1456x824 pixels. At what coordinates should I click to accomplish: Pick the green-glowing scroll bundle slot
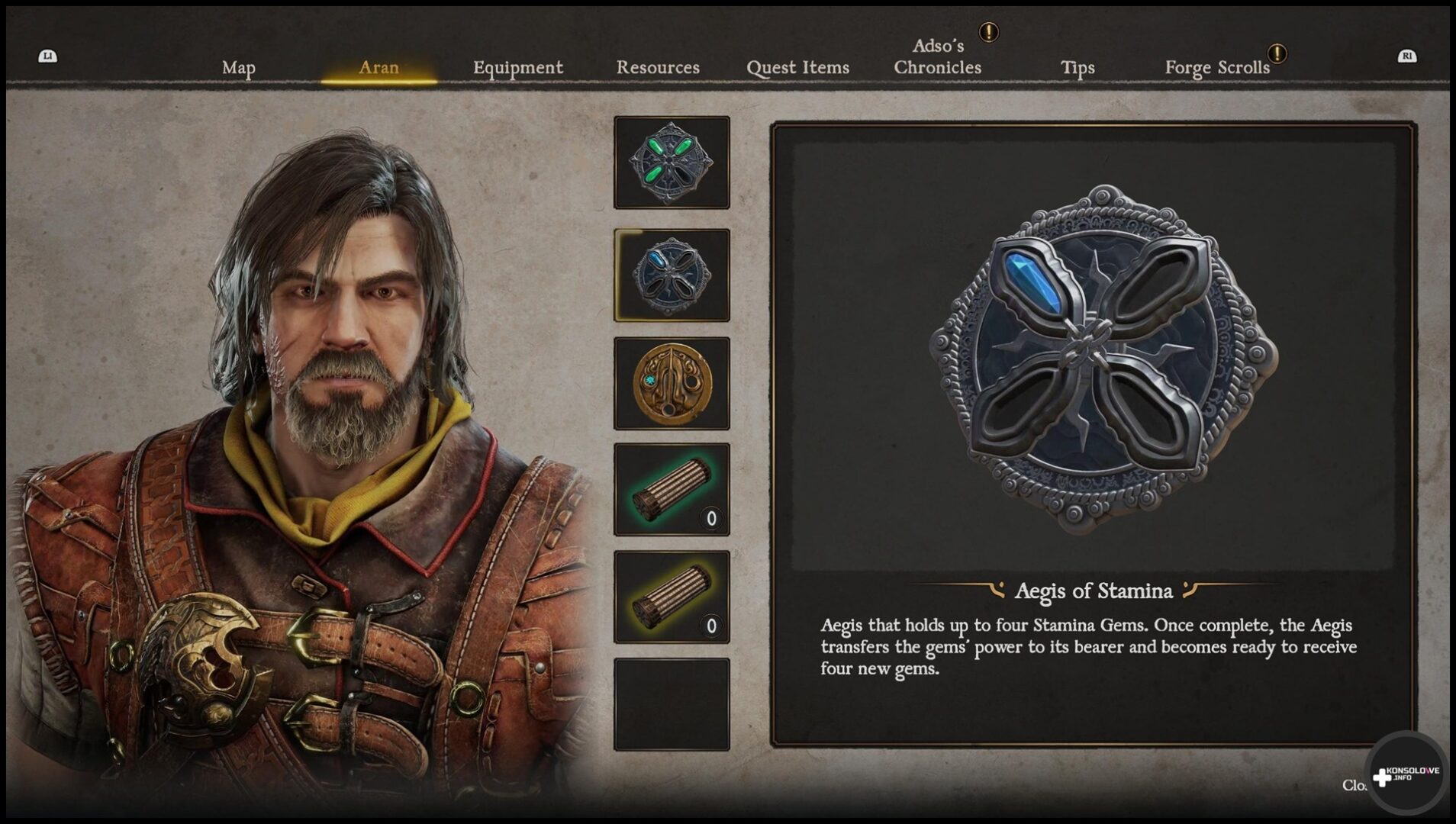pyautogui.click(x=672, y=490)
